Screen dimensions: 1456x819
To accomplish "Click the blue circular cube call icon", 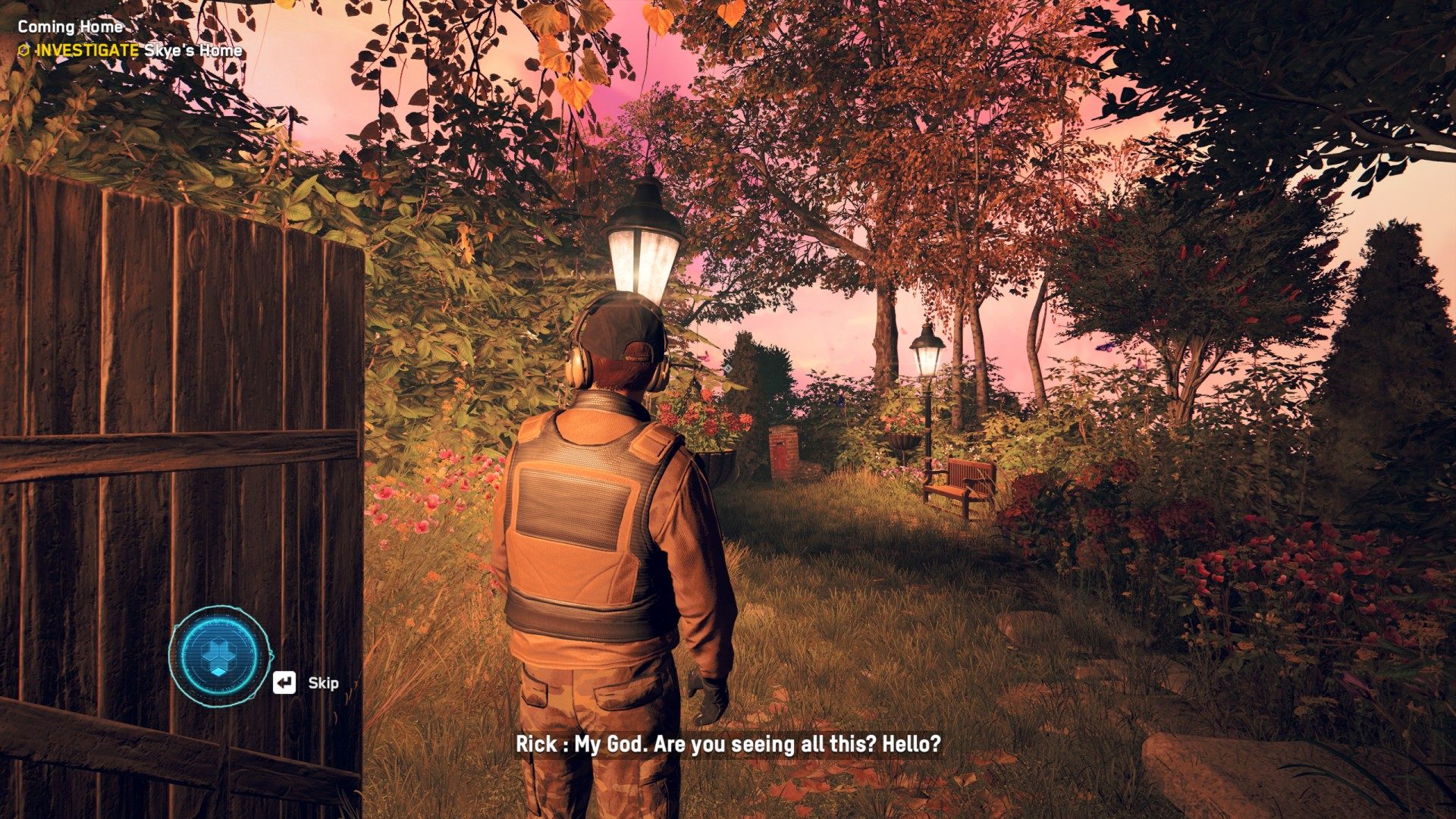I will (x=220, y=655).
